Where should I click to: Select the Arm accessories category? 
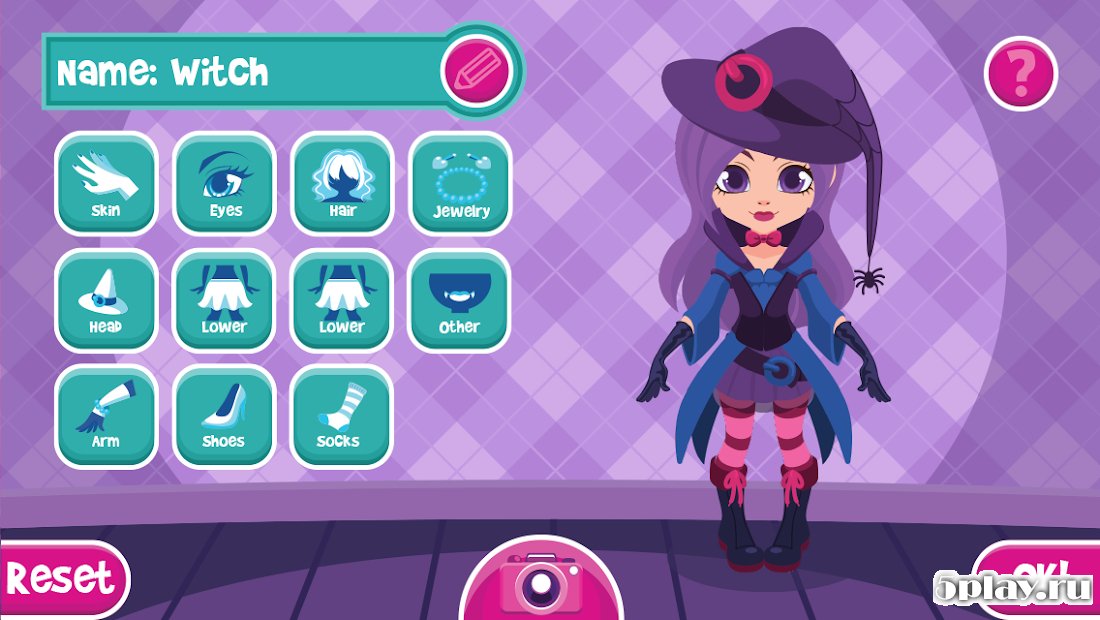[106, 416]
